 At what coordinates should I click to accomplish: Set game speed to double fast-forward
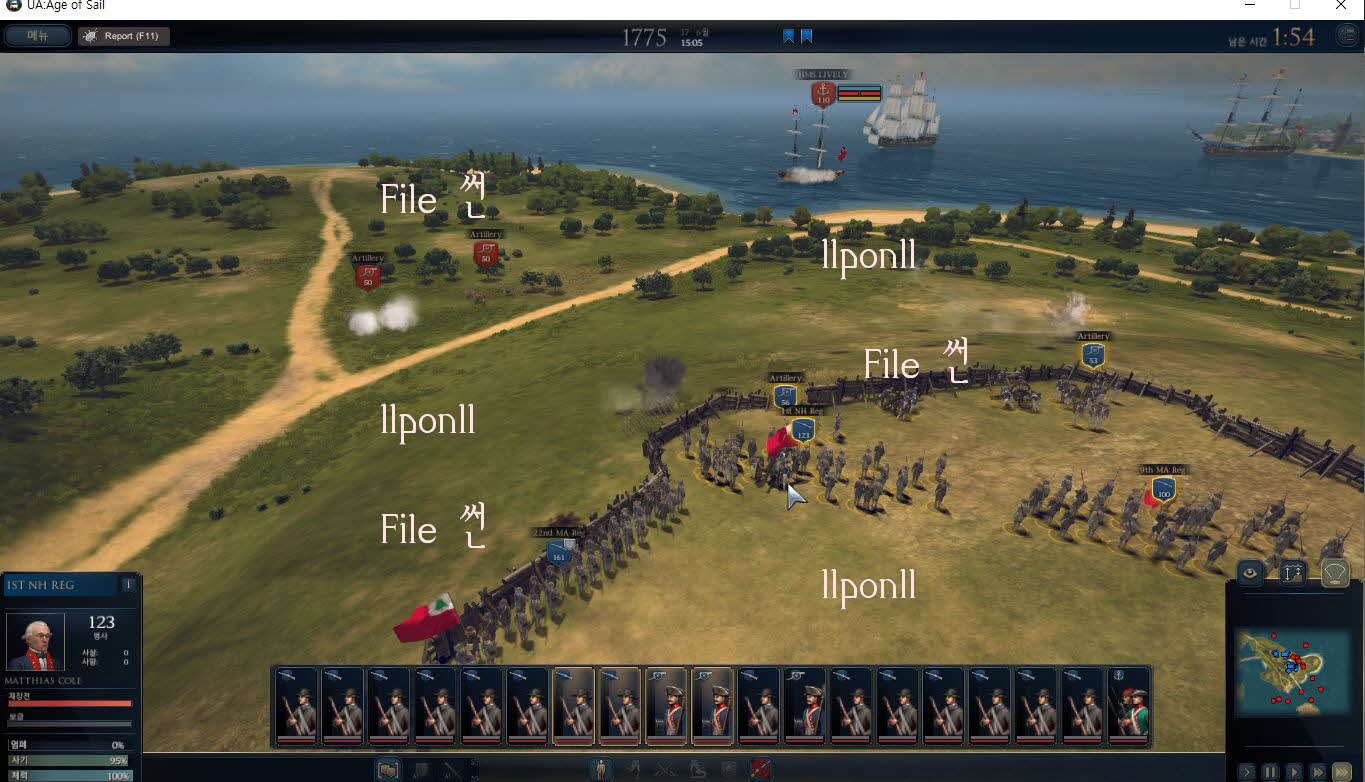pos(1318,772)
